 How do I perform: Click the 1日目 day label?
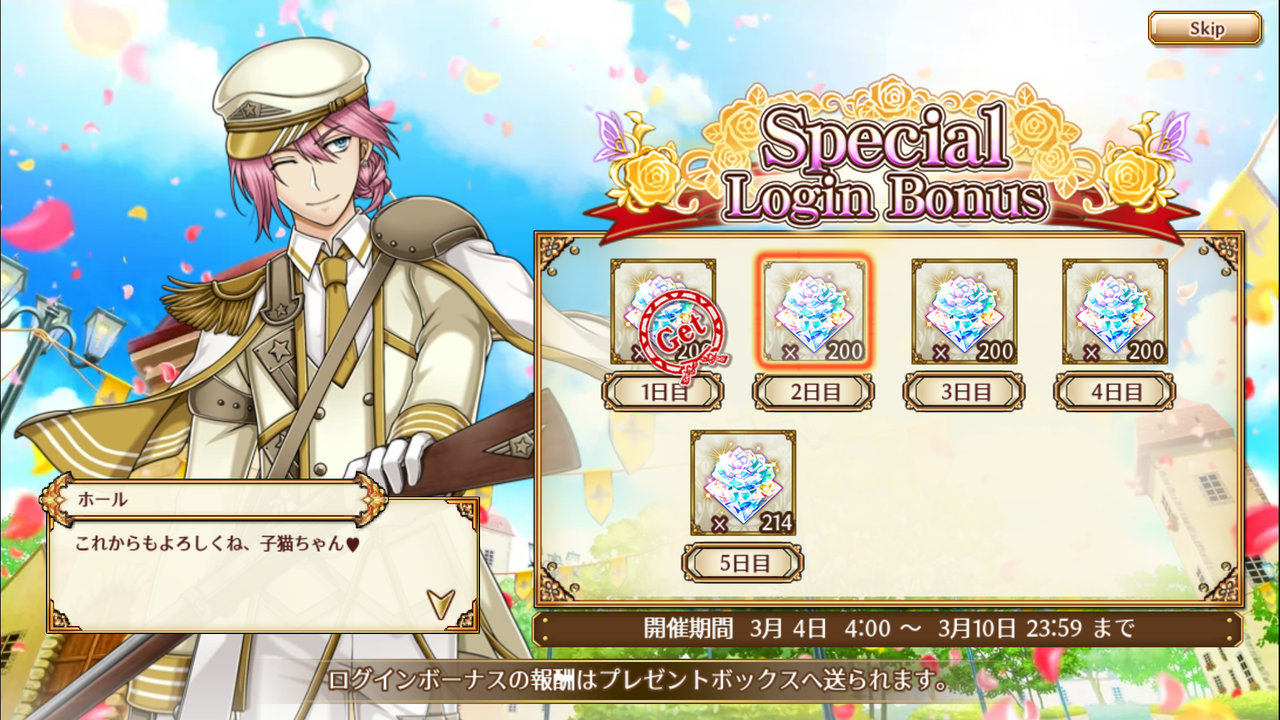(x=662, y=391)
